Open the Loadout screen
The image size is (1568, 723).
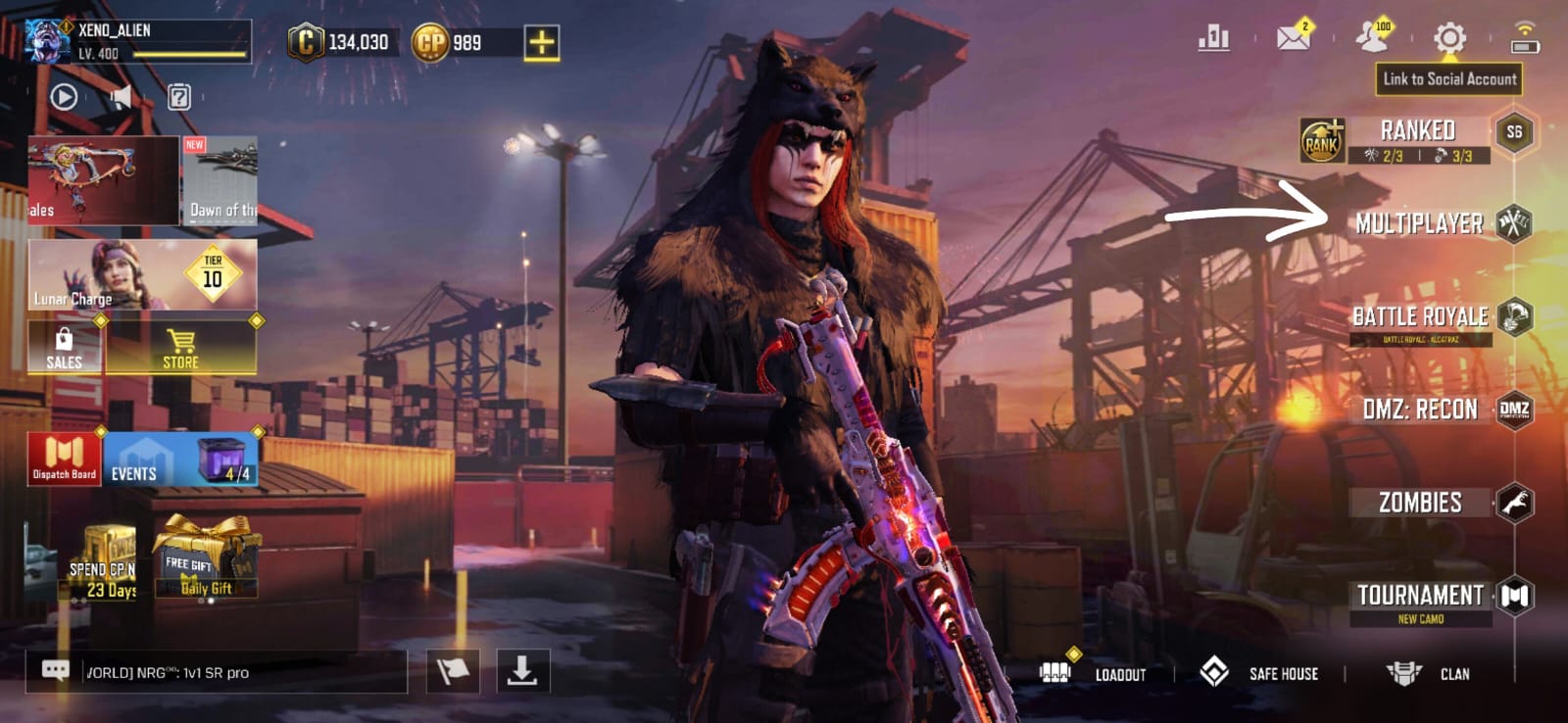pos(1094,673)
